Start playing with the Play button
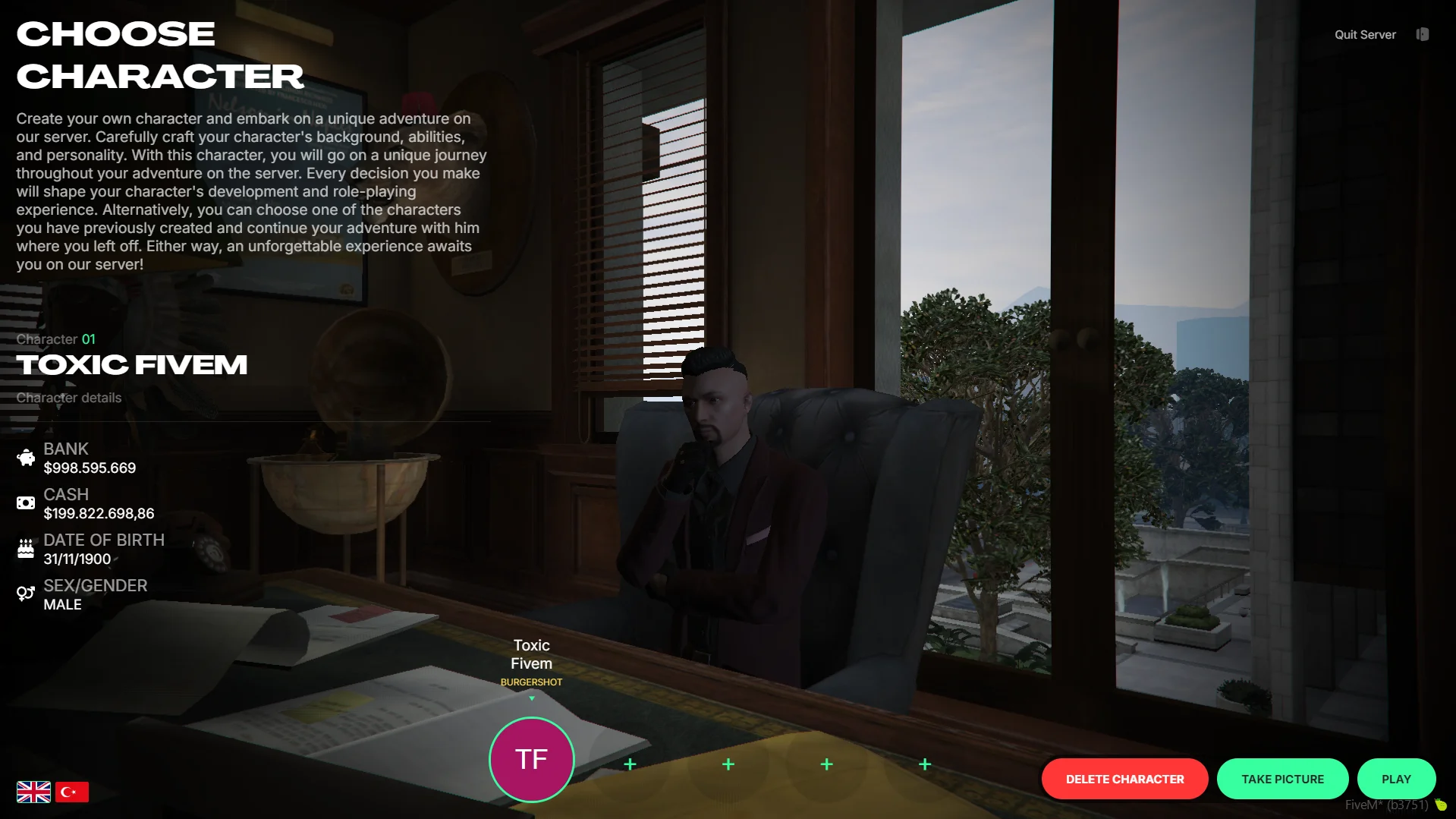Screen dimensions: 1456x819 pyautogui.click(x=1395, y=779)
